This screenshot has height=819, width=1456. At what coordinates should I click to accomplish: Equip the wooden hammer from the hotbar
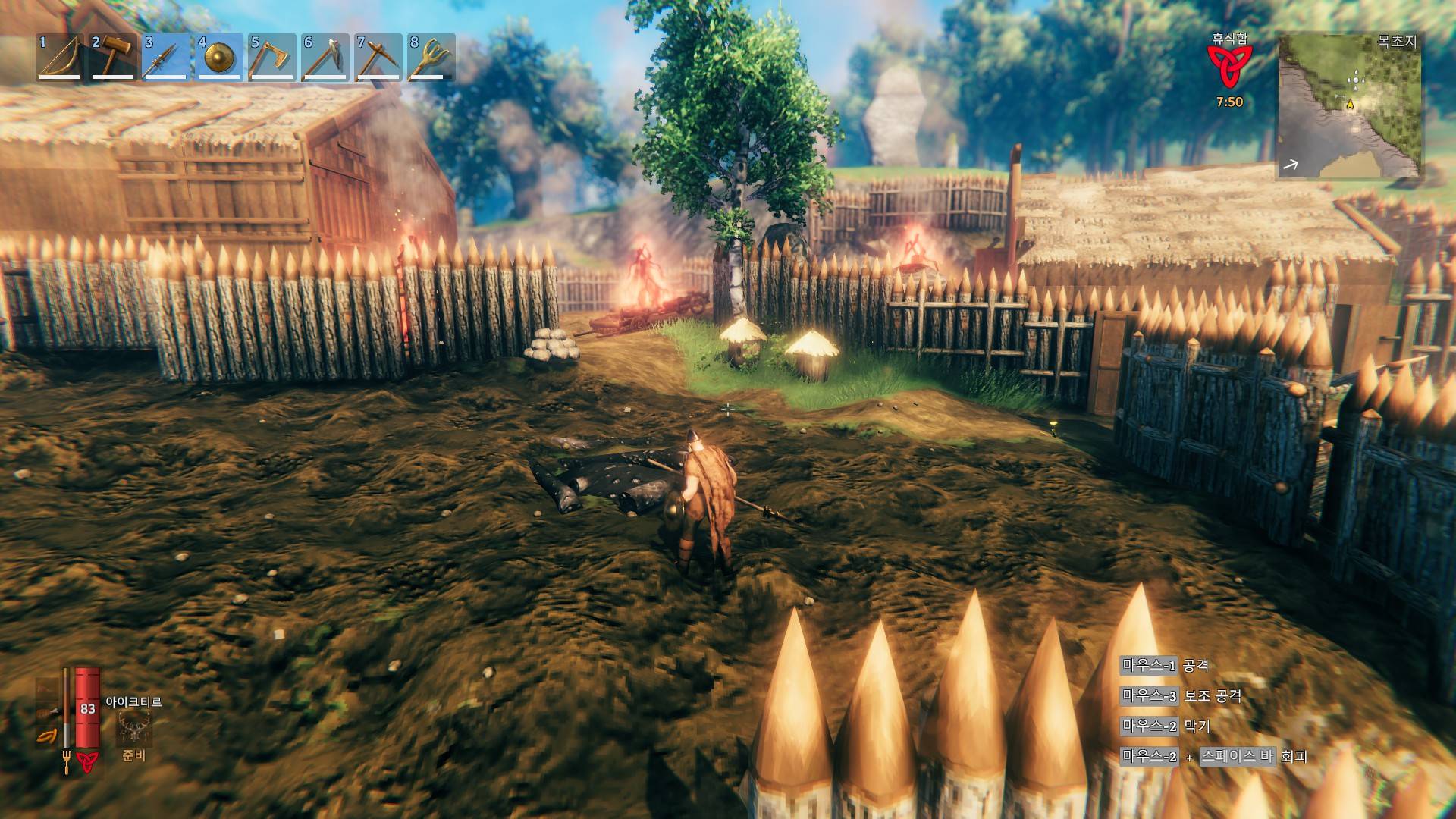[113, 57]
